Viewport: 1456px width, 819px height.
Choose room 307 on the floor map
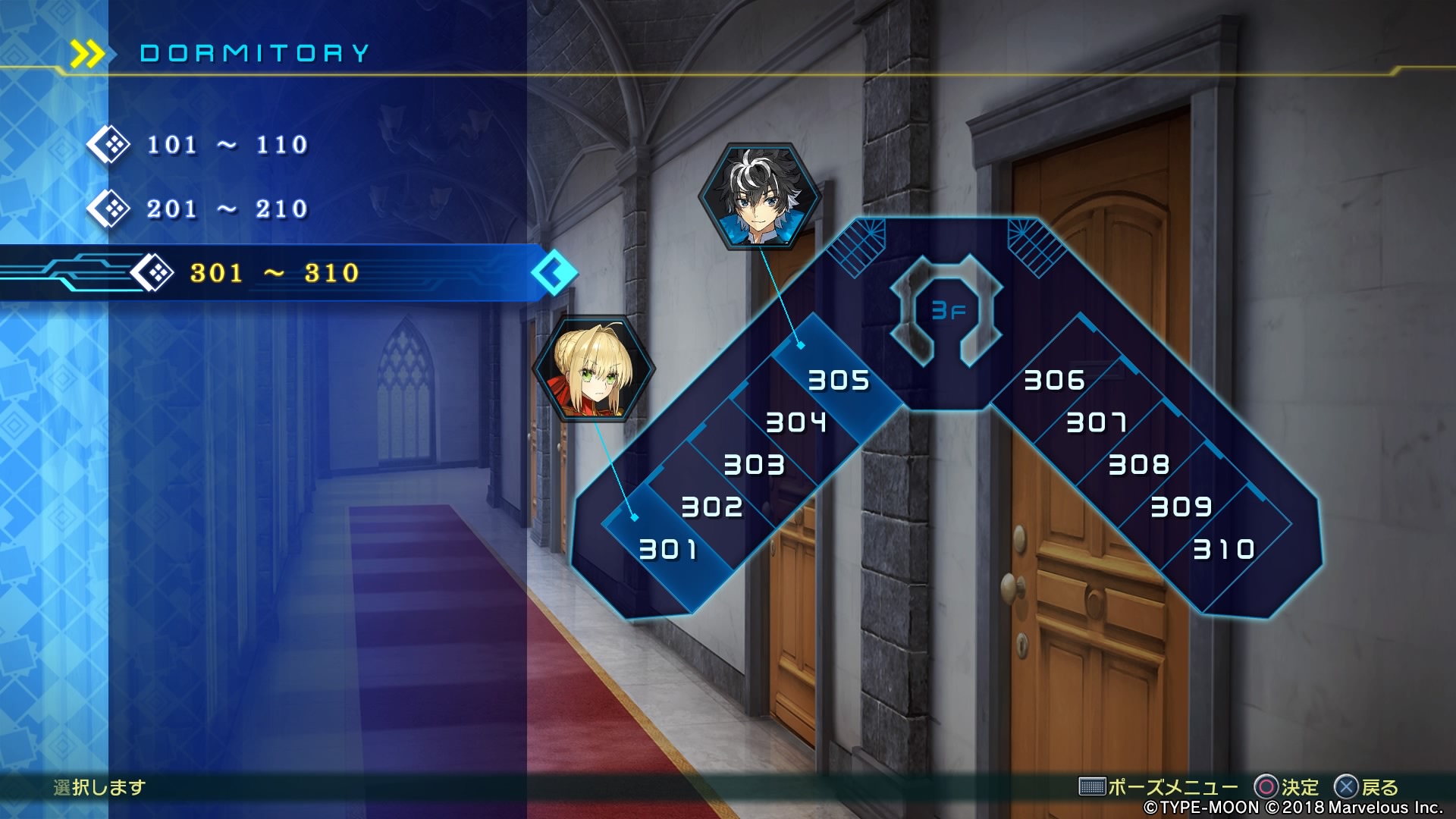click(1097, 422)
